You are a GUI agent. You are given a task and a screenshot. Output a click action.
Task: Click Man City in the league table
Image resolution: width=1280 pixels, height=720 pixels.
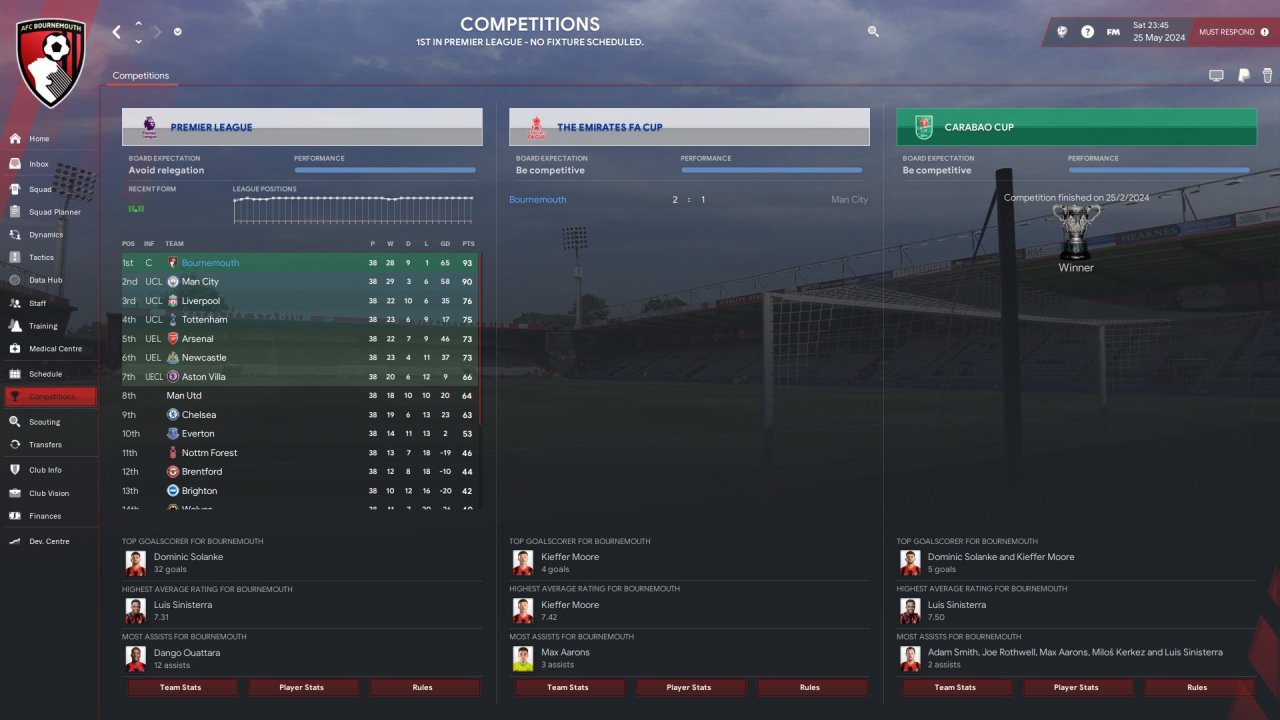pos(200,282)
